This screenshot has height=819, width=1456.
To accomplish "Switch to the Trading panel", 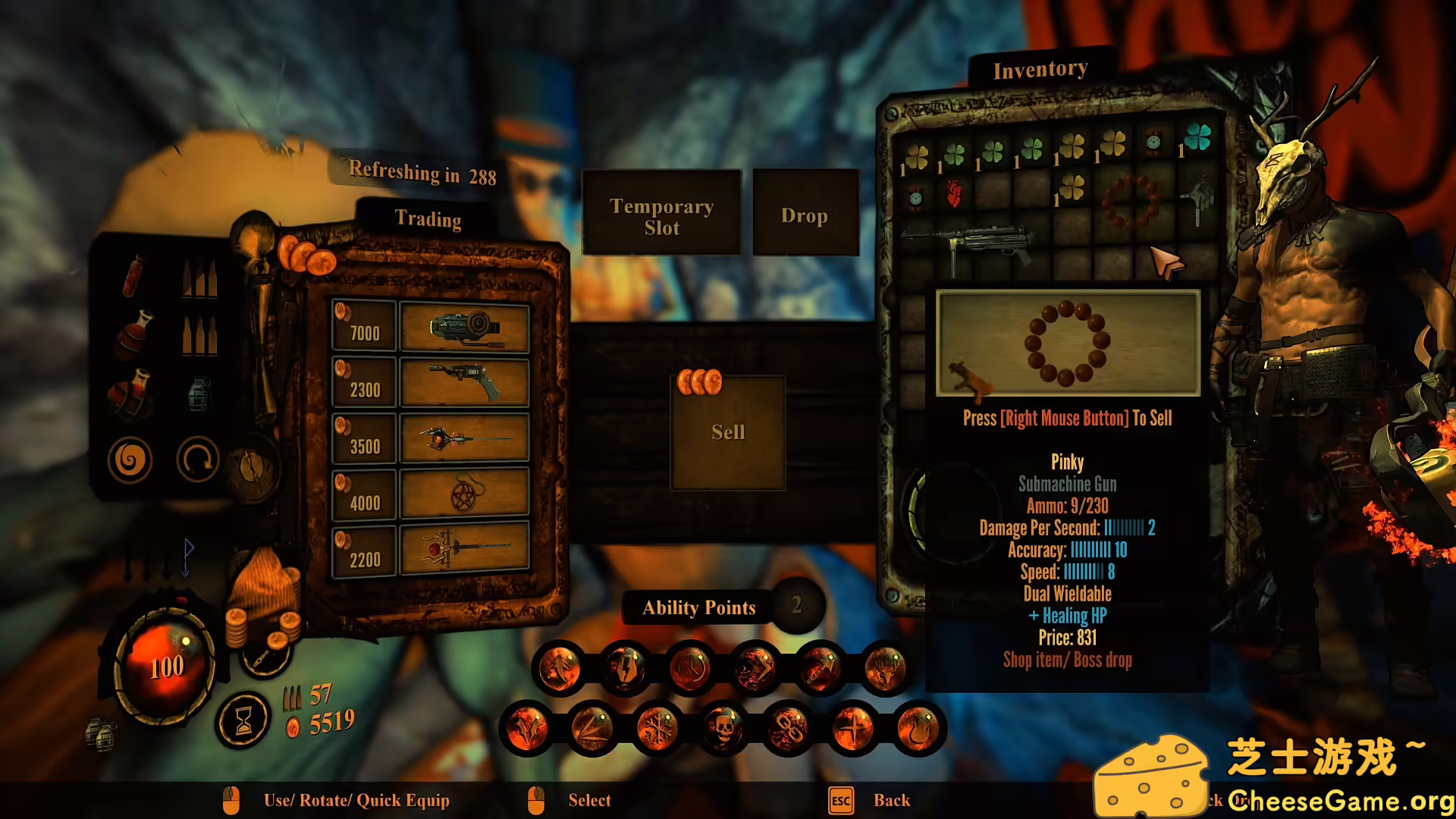I will pos(429,220).
